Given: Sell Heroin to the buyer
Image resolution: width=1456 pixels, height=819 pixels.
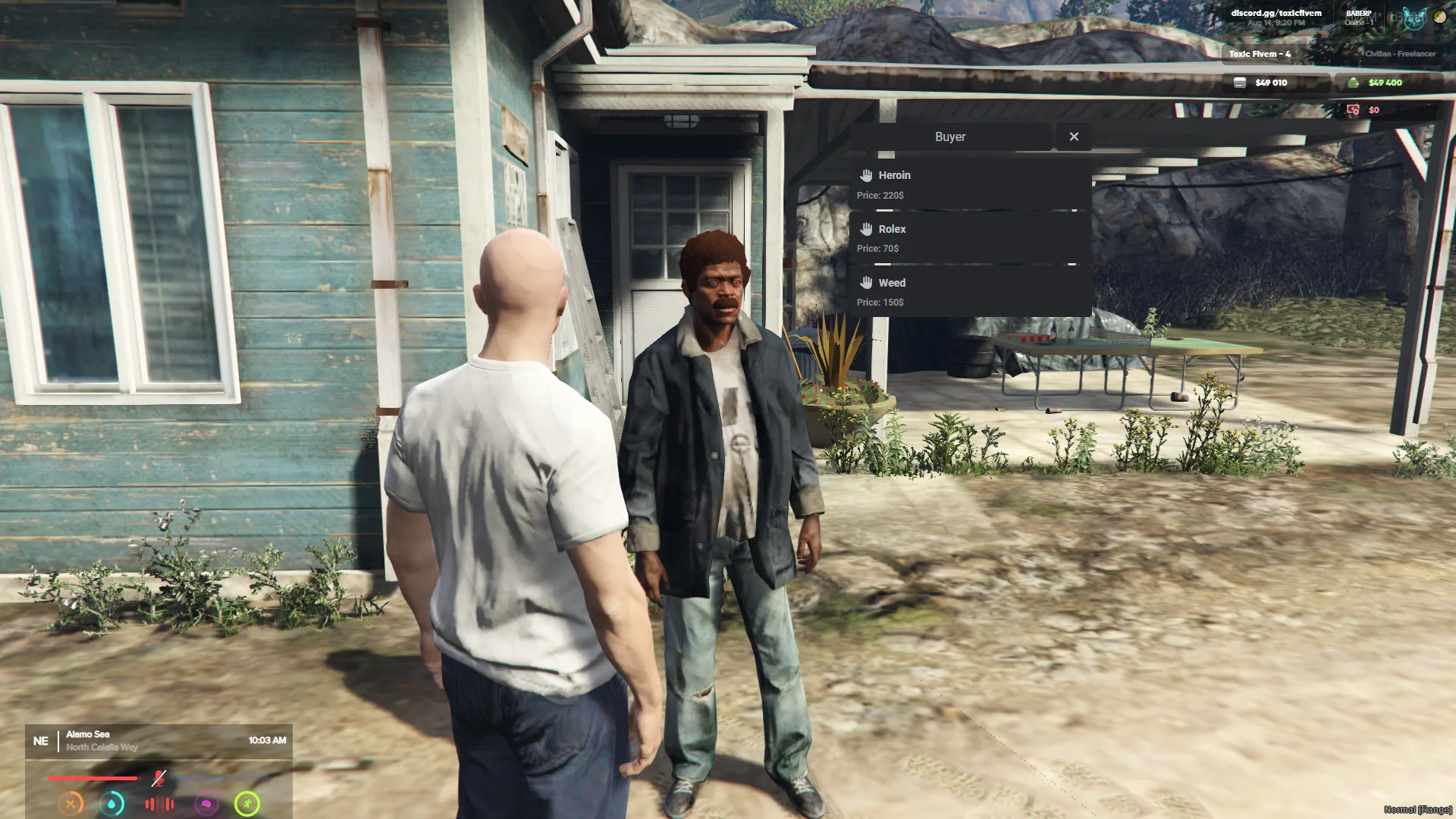Looking at the screenshot, I should pyautogui.click(x=969, y=184).
